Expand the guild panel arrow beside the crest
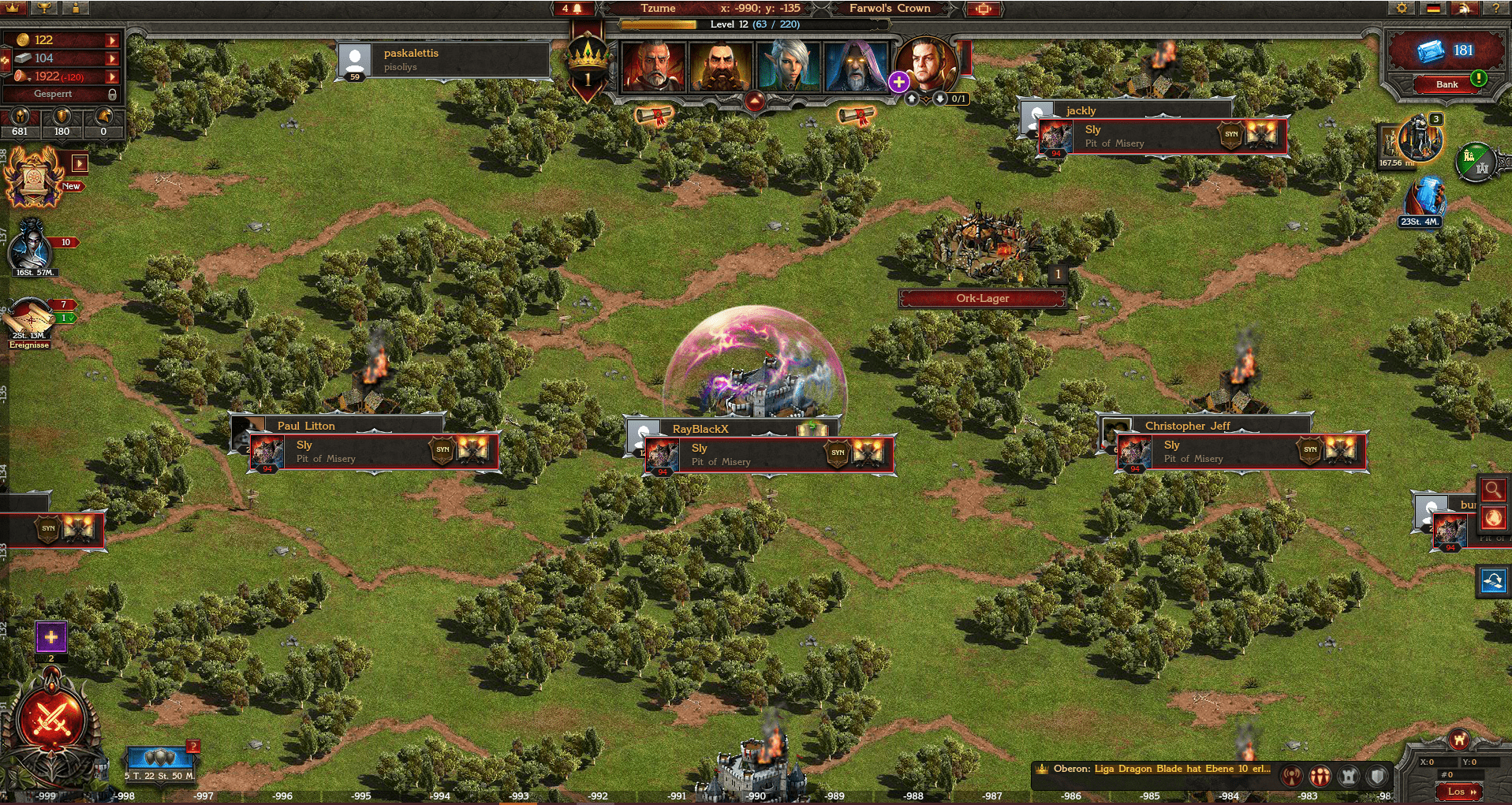Viewport: 1512px width, 805px height. tap(80, 163)
